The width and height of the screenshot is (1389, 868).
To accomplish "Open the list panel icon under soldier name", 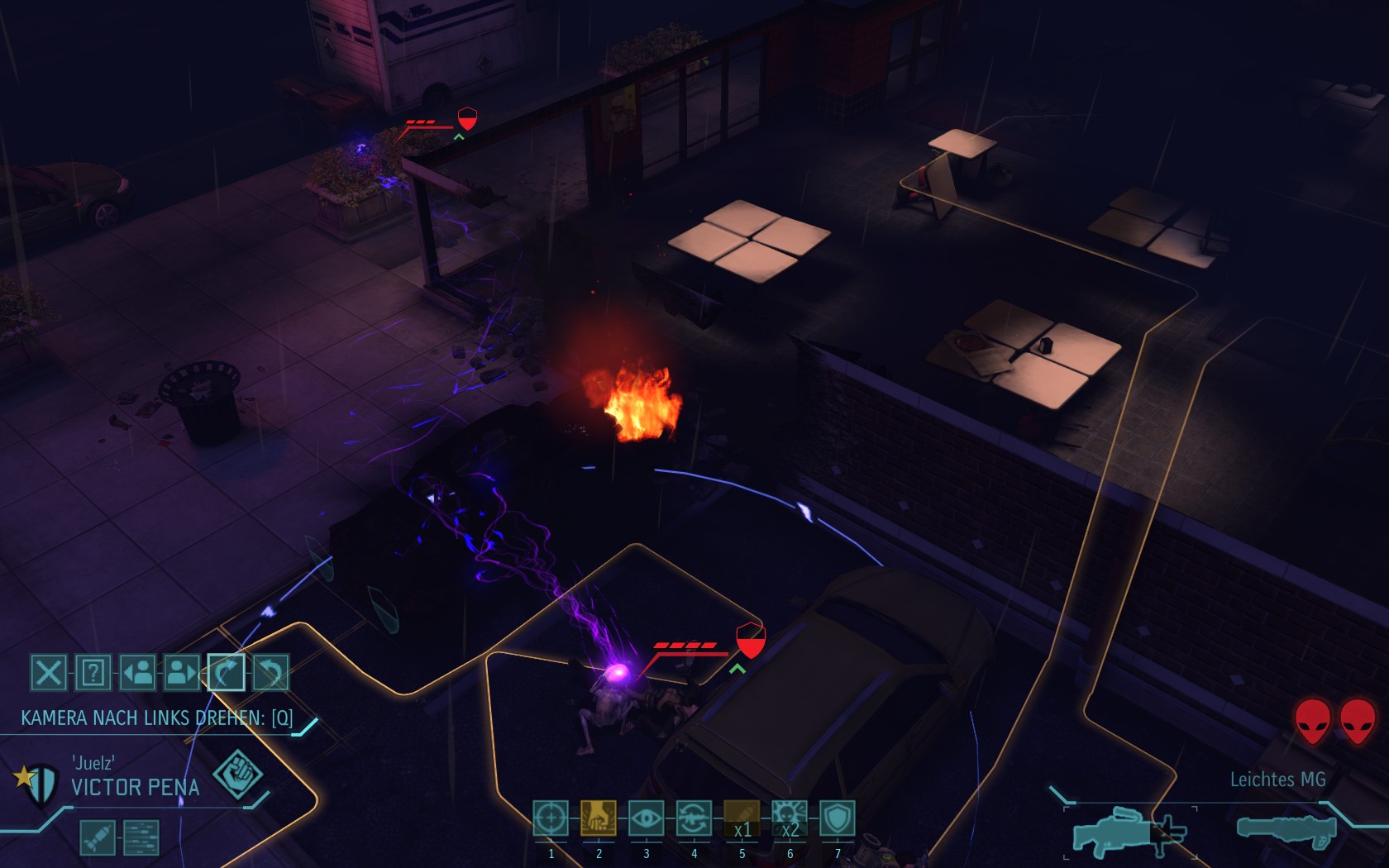I will pyautogui.click(x=141, y=837).
